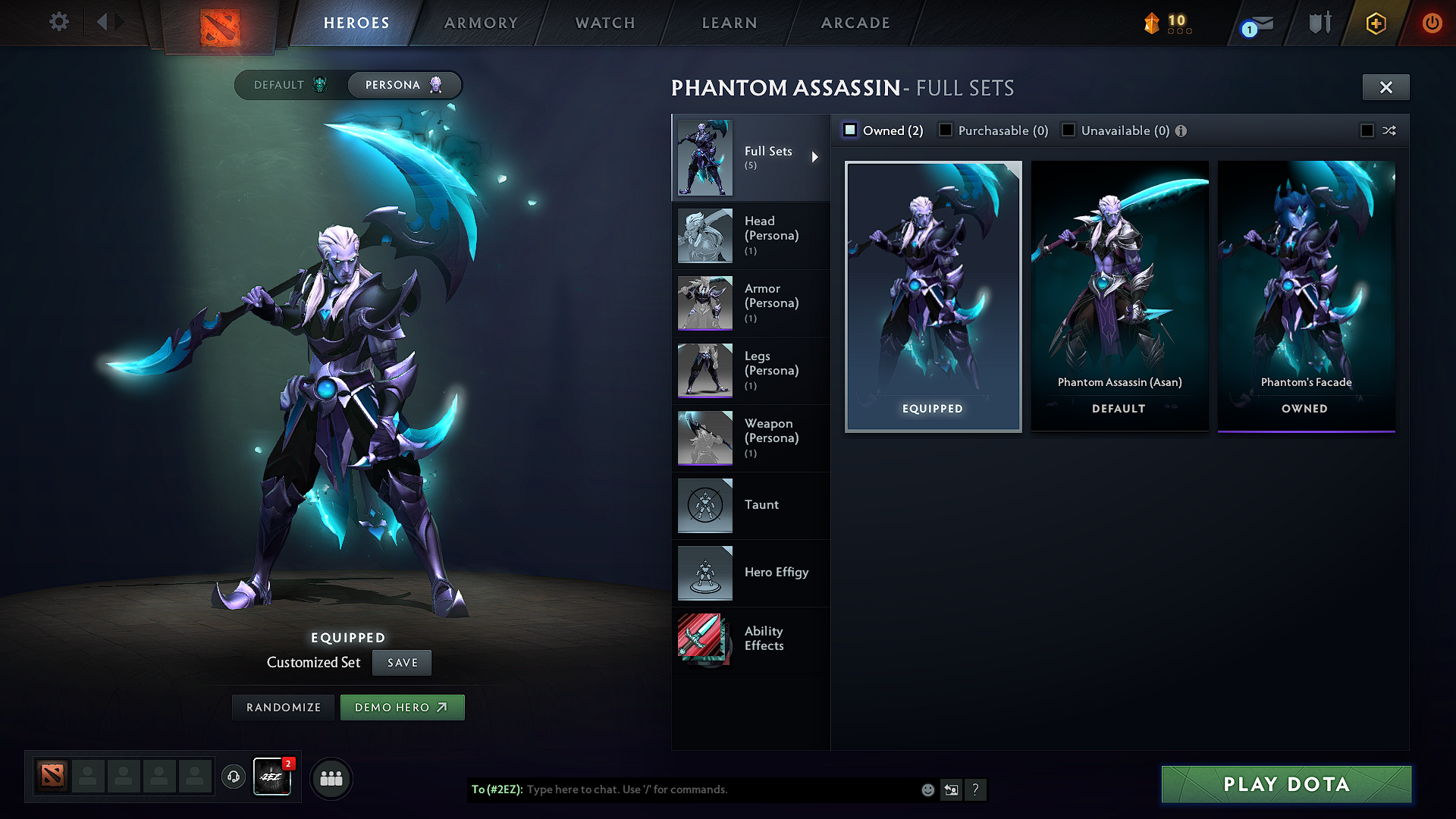
Task: Disable the Owned filter checkbox
Action: tap(850, 130)
